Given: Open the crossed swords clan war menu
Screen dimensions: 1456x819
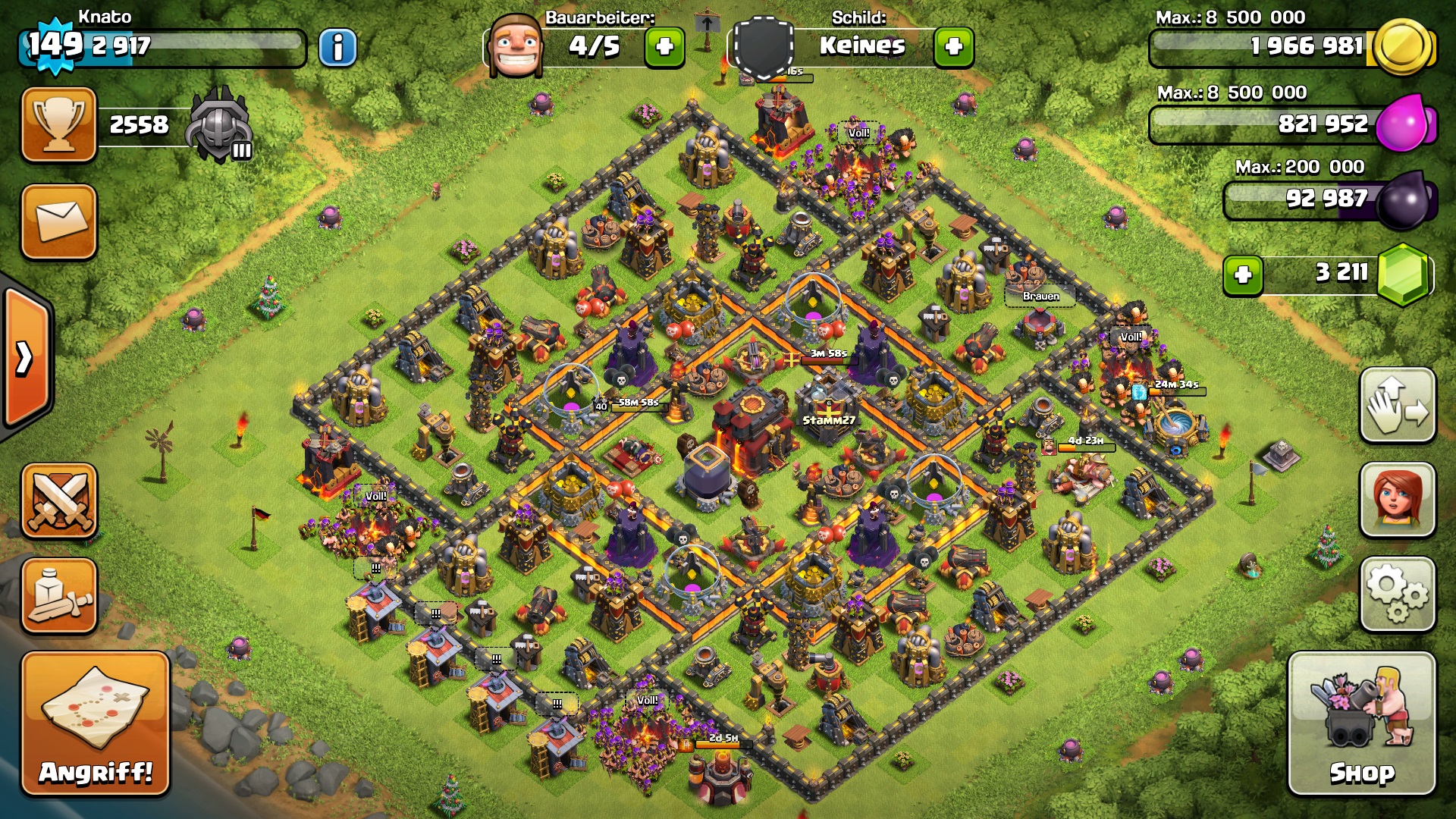Looking at the screenshot, I should (x=59, y=500).
